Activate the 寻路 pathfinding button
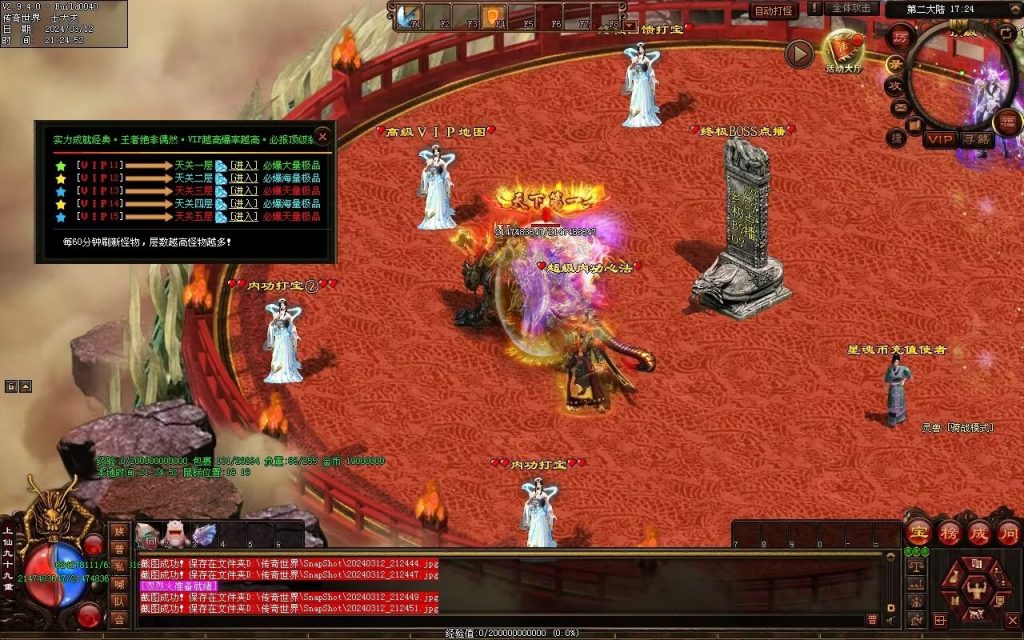 975,140
